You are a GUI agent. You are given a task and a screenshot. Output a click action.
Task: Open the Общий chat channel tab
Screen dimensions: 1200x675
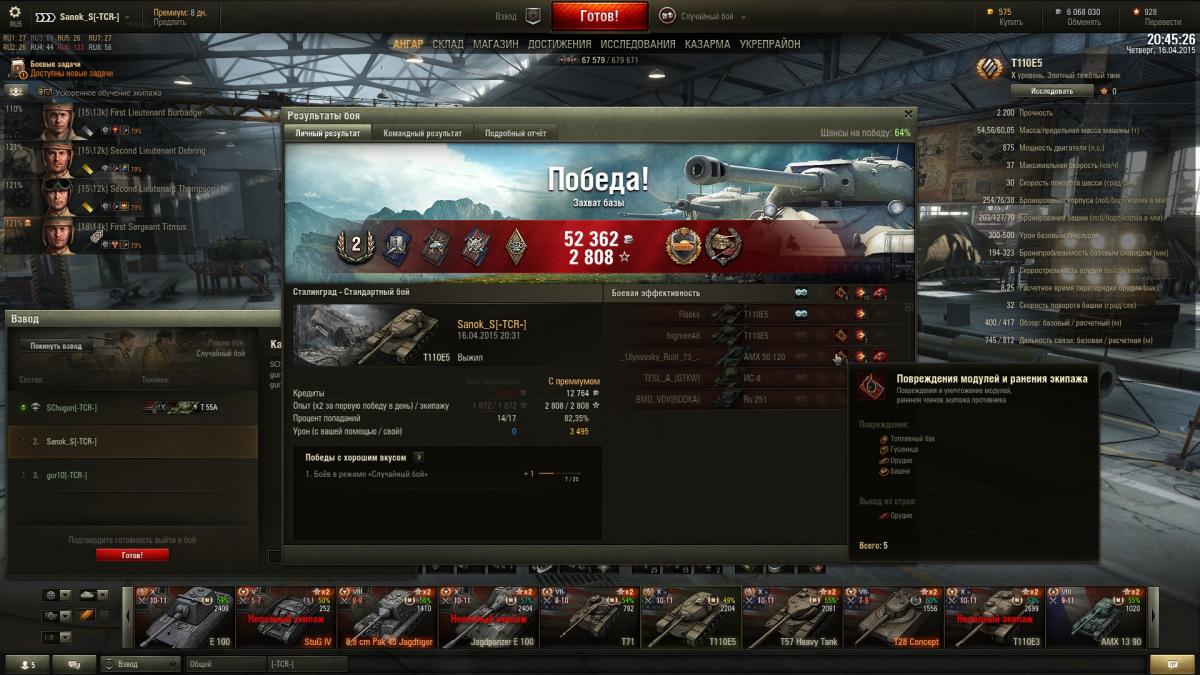coord(225,664)
